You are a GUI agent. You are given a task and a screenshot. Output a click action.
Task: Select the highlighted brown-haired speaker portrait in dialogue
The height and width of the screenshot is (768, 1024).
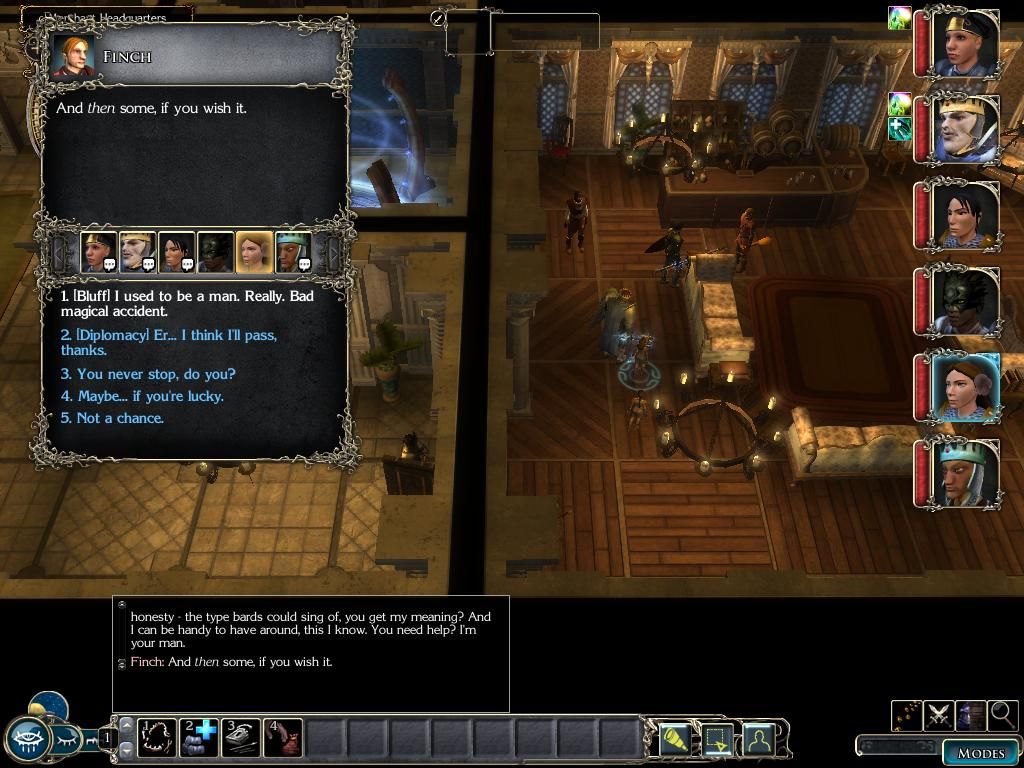(254, 253)
